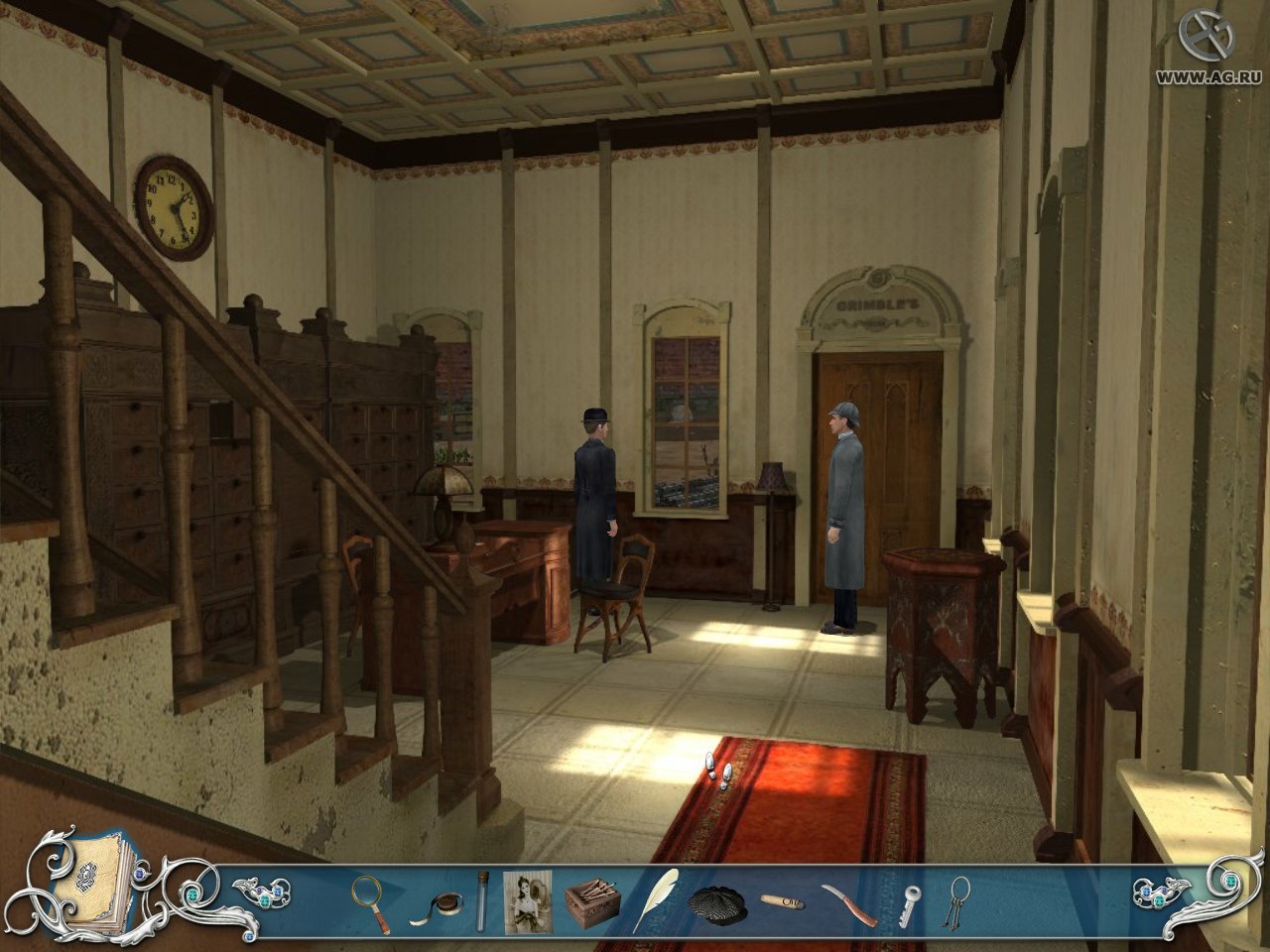1270x952 pixels.
Task: Toggle the teal gem on the left flourish
Action: [191, 893]
